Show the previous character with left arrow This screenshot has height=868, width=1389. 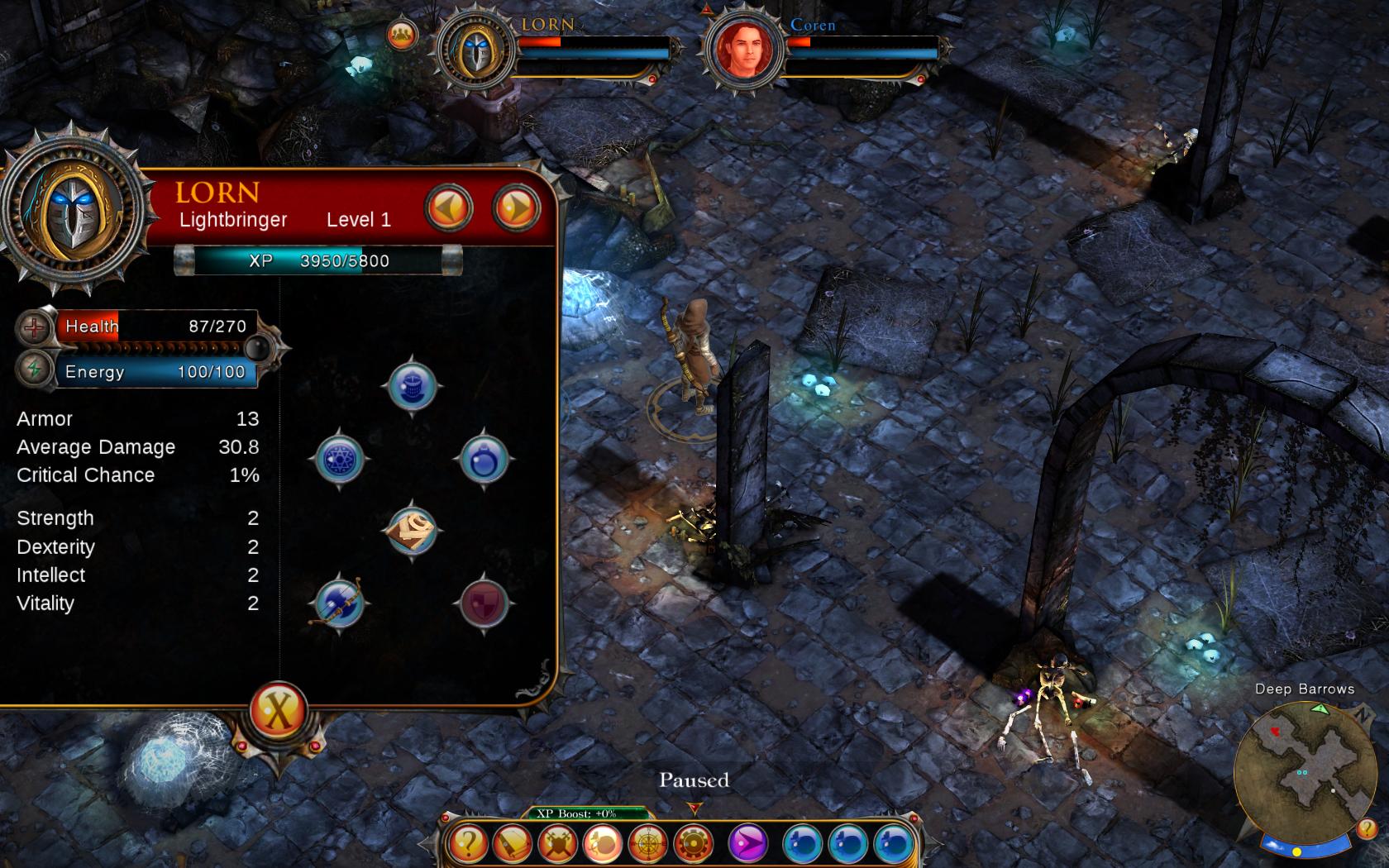[449, 207]
